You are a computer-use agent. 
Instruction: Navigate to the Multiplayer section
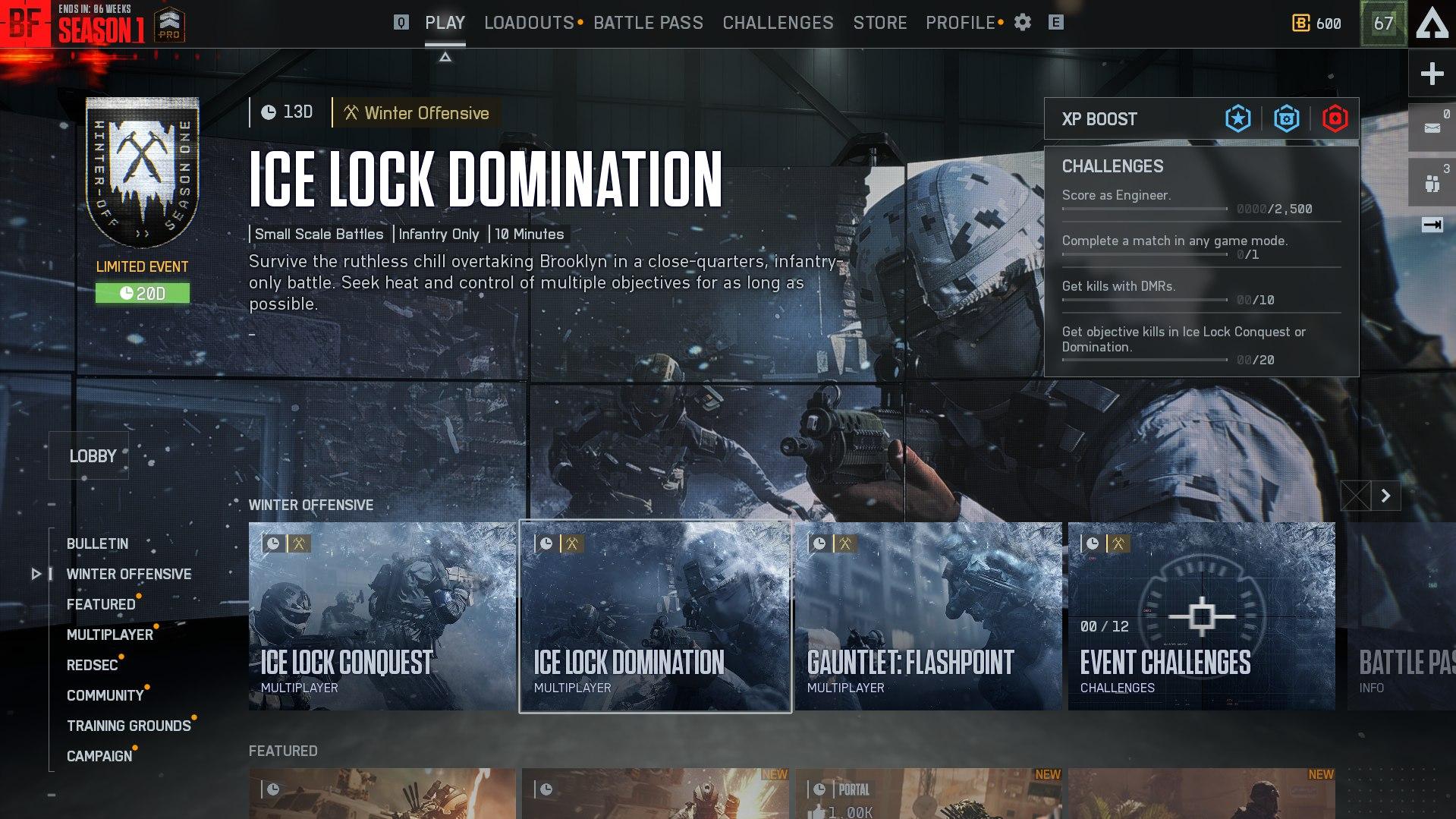(x=110, y=635)
